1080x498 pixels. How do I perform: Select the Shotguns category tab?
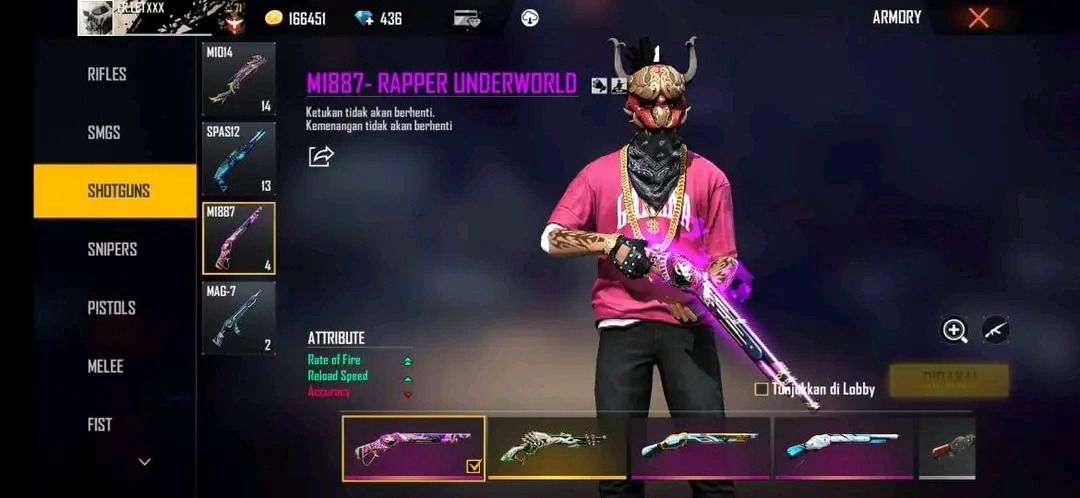click(116, 191)
